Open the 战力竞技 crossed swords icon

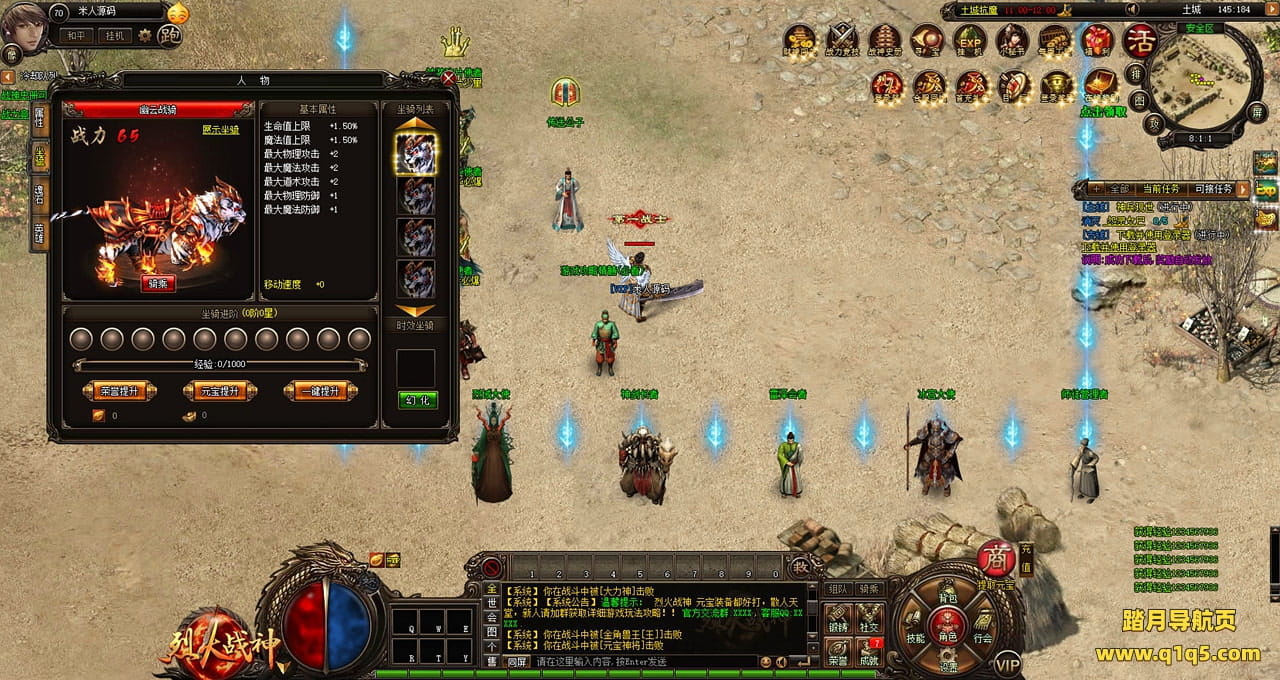coord(842,40)
